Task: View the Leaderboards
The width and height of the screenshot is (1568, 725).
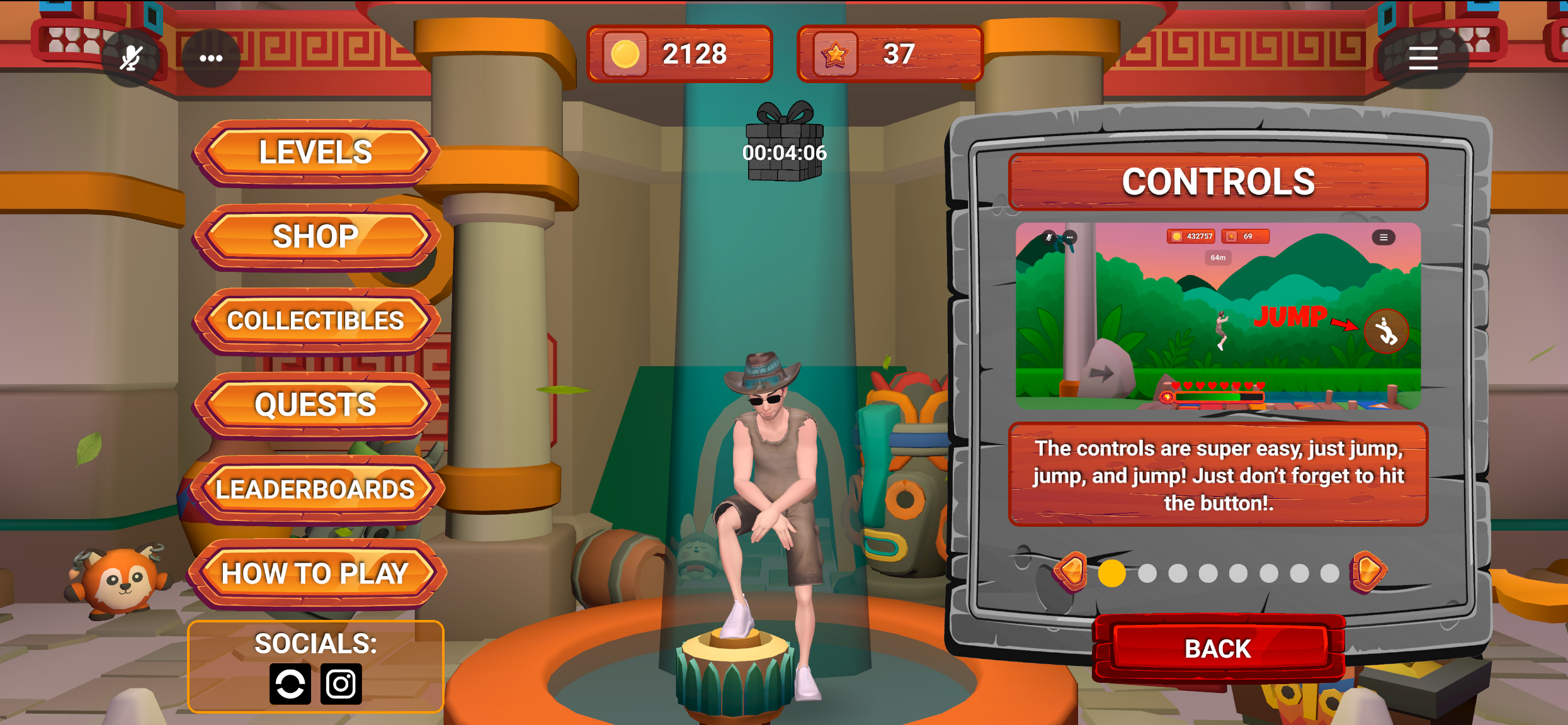Action: (x=315, y=490)
